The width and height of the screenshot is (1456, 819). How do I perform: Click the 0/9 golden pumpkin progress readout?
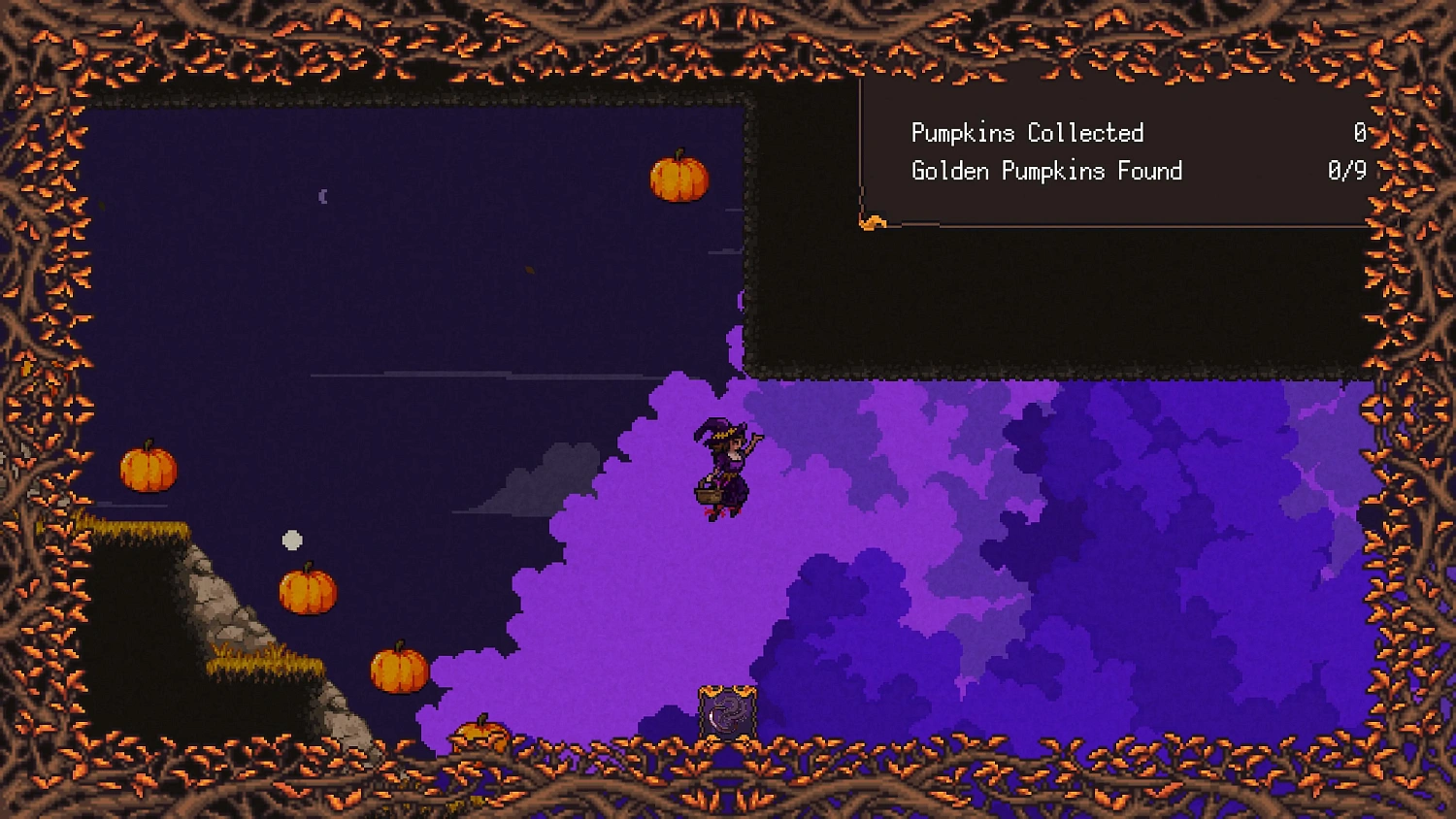click(x=1347, y=172)
